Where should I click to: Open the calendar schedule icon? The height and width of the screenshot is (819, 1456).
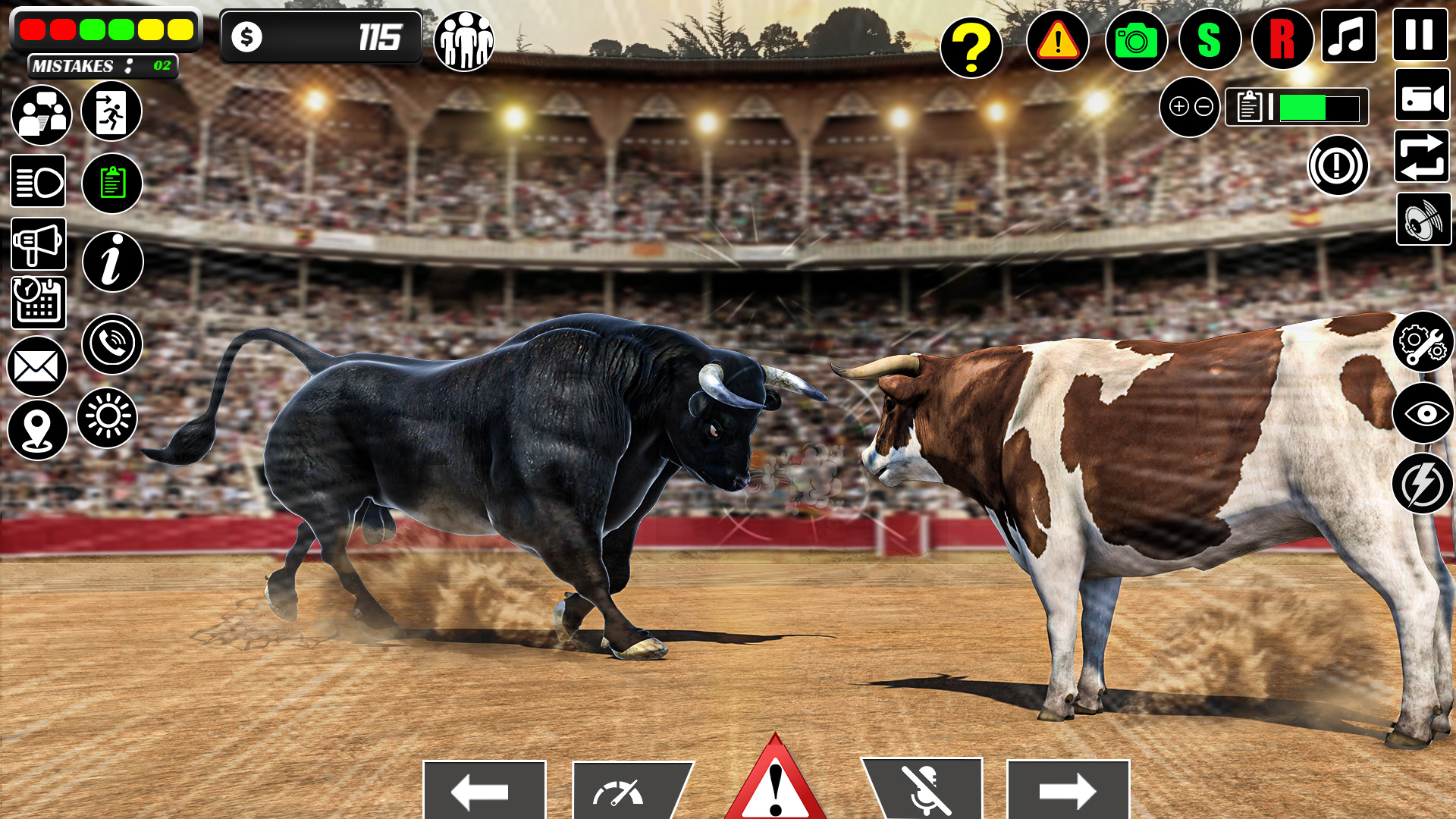pos(38,303)
